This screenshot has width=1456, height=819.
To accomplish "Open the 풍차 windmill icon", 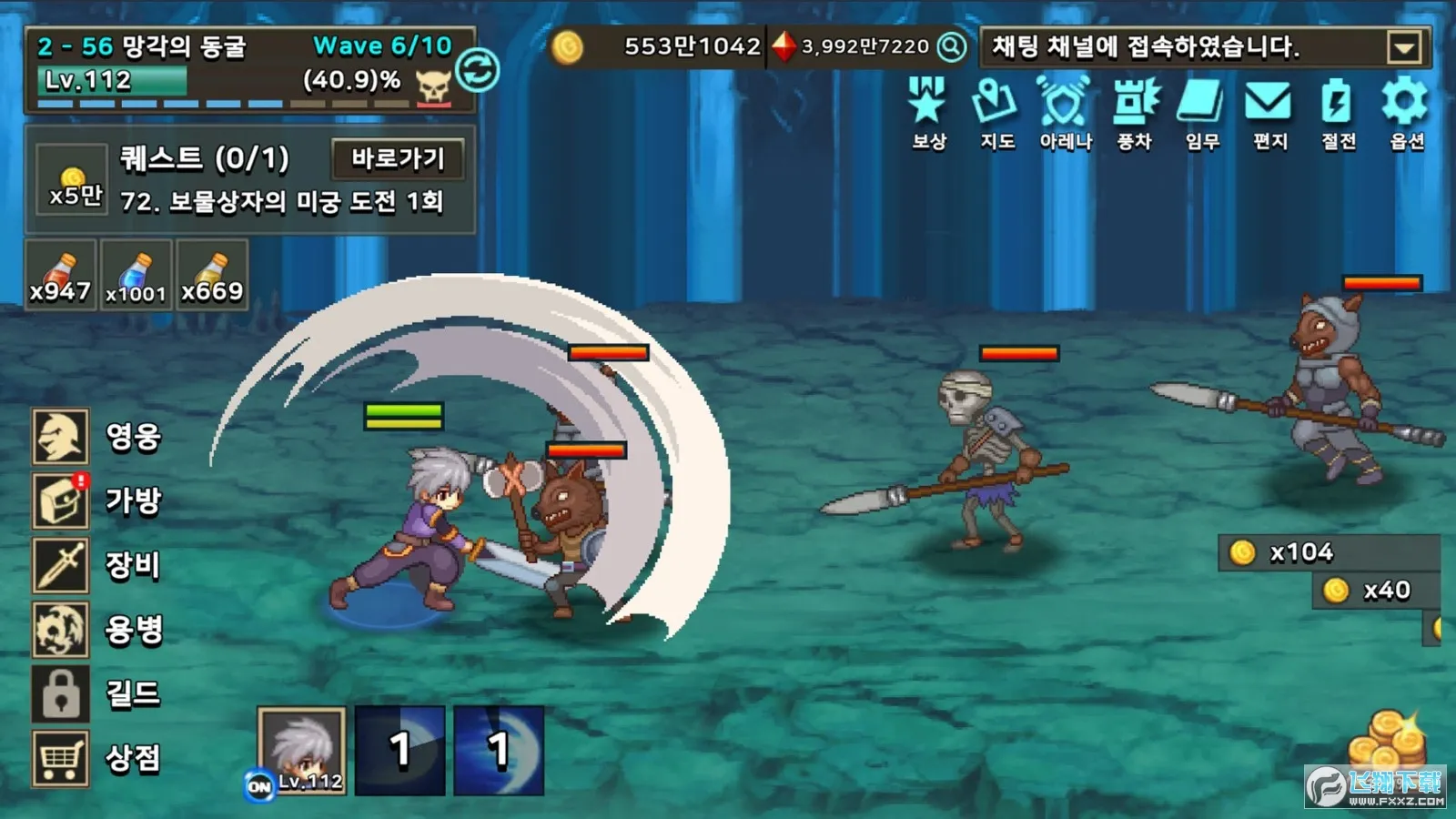I will click(x=1134, y=112).
